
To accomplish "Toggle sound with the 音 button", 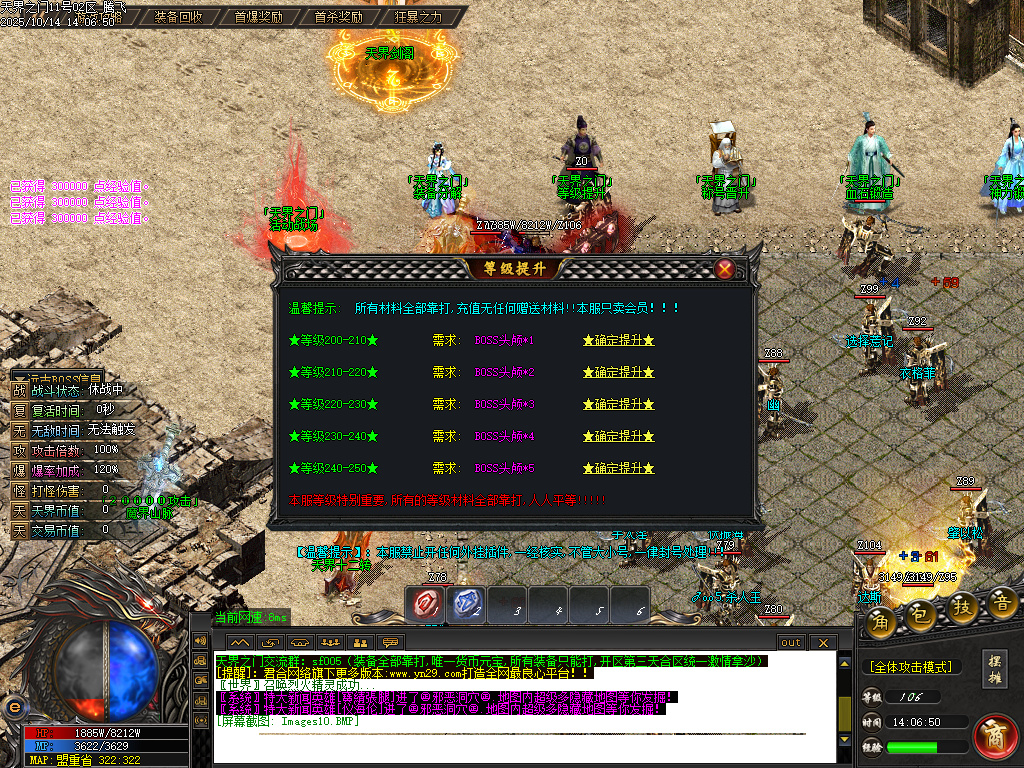I will 1003,603.
